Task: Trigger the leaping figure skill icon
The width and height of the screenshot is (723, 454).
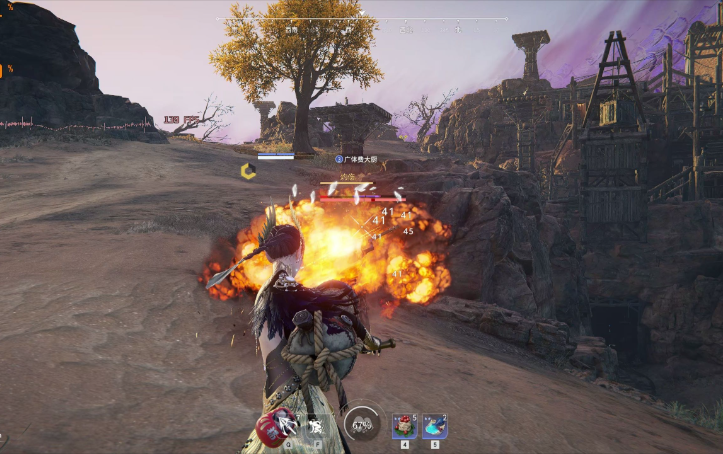Action: point(315,427)
